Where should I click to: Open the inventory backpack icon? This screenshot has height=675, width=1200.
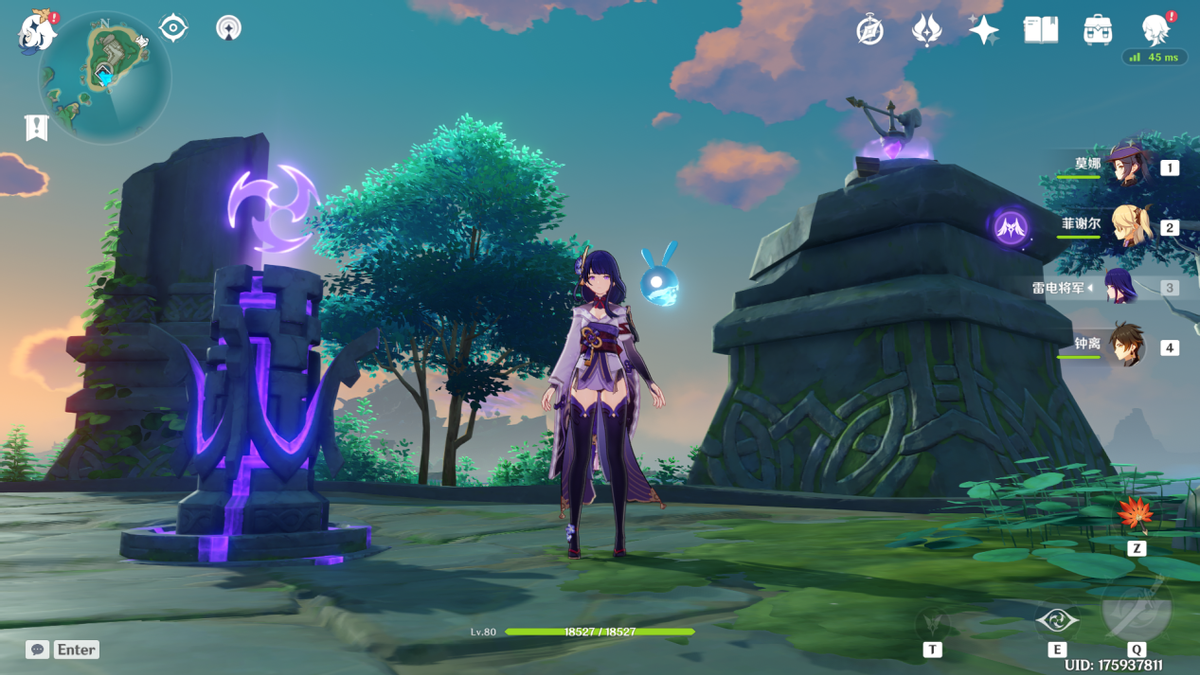click(1098, 30)
